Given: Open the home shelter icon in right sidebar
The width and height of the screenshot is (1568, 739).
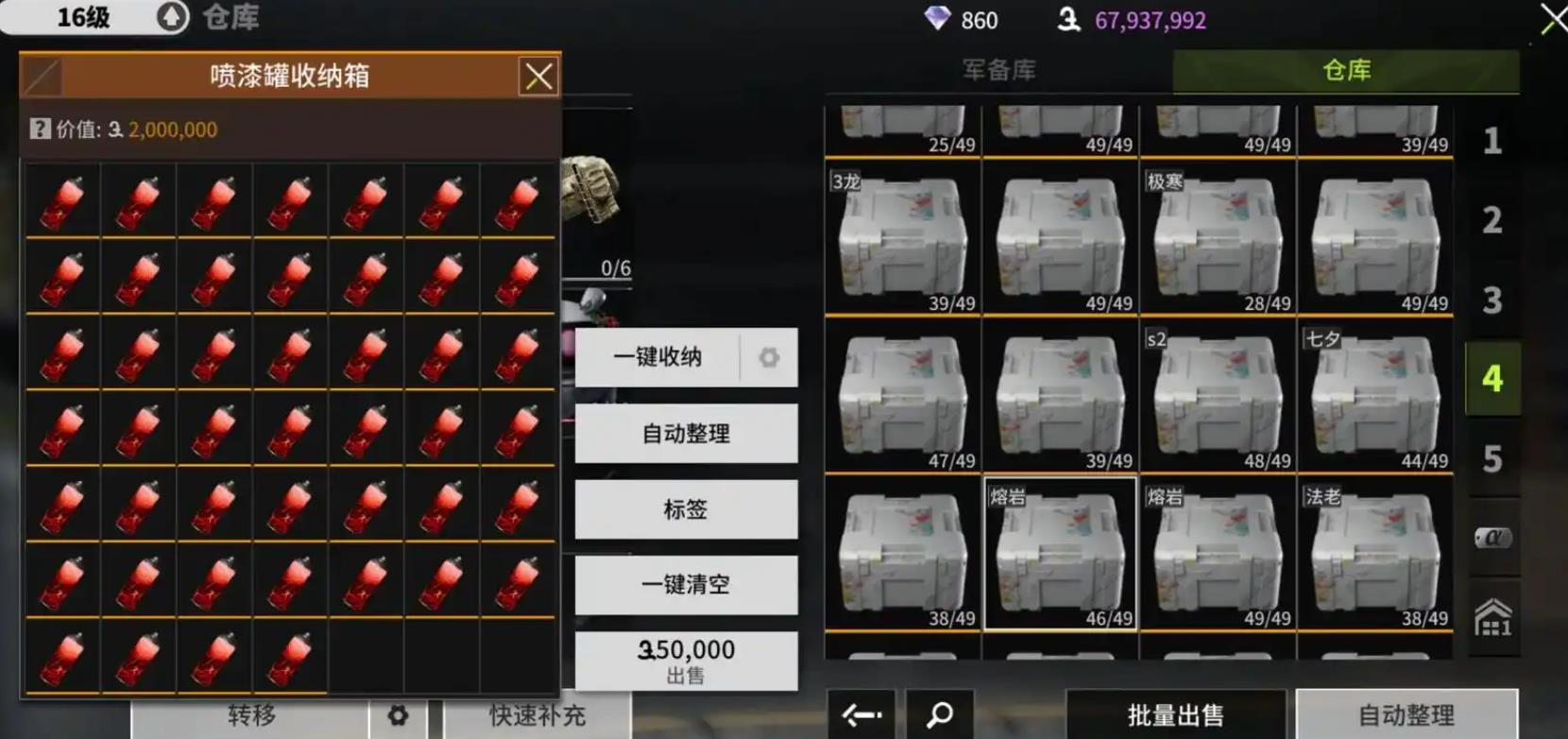Looking at the screenshot, I should click(x=1492, y=614).
